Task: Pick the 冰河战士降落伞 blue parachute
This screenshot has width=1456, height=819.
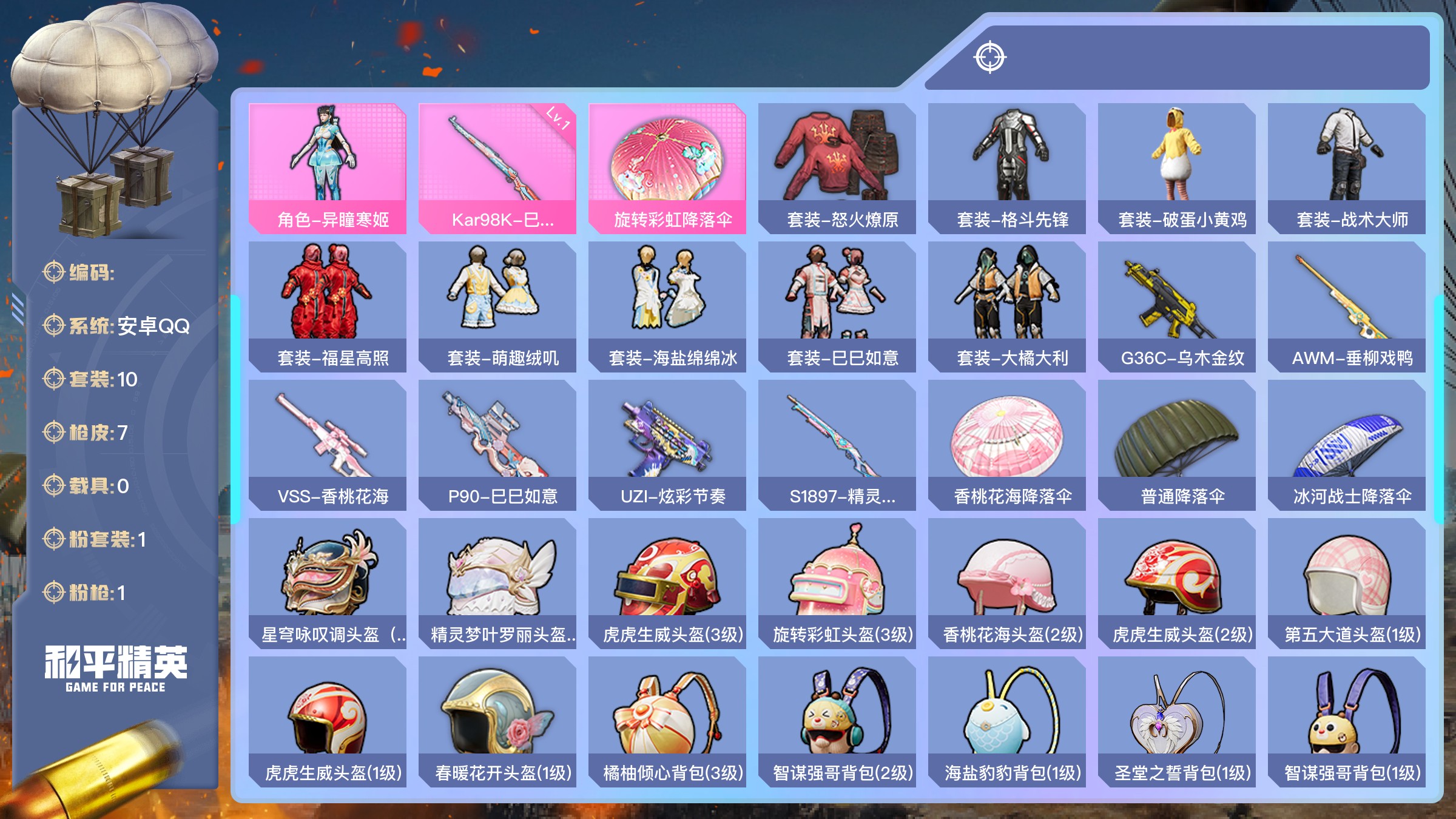Action: (x=1346, y=445)
